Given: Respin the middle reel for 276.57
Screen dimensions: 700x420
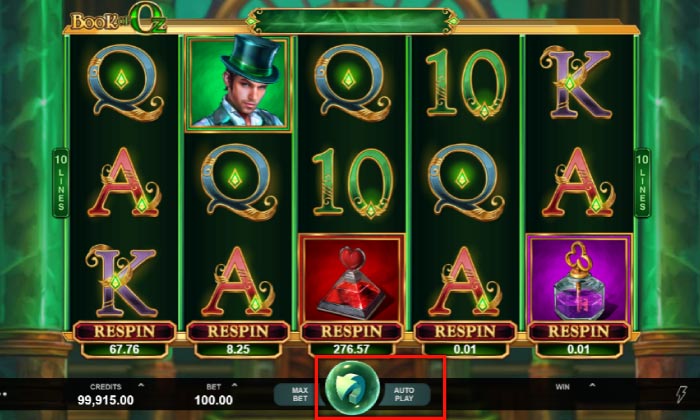Looking at the screenshot, I should (x=351, y=331).
